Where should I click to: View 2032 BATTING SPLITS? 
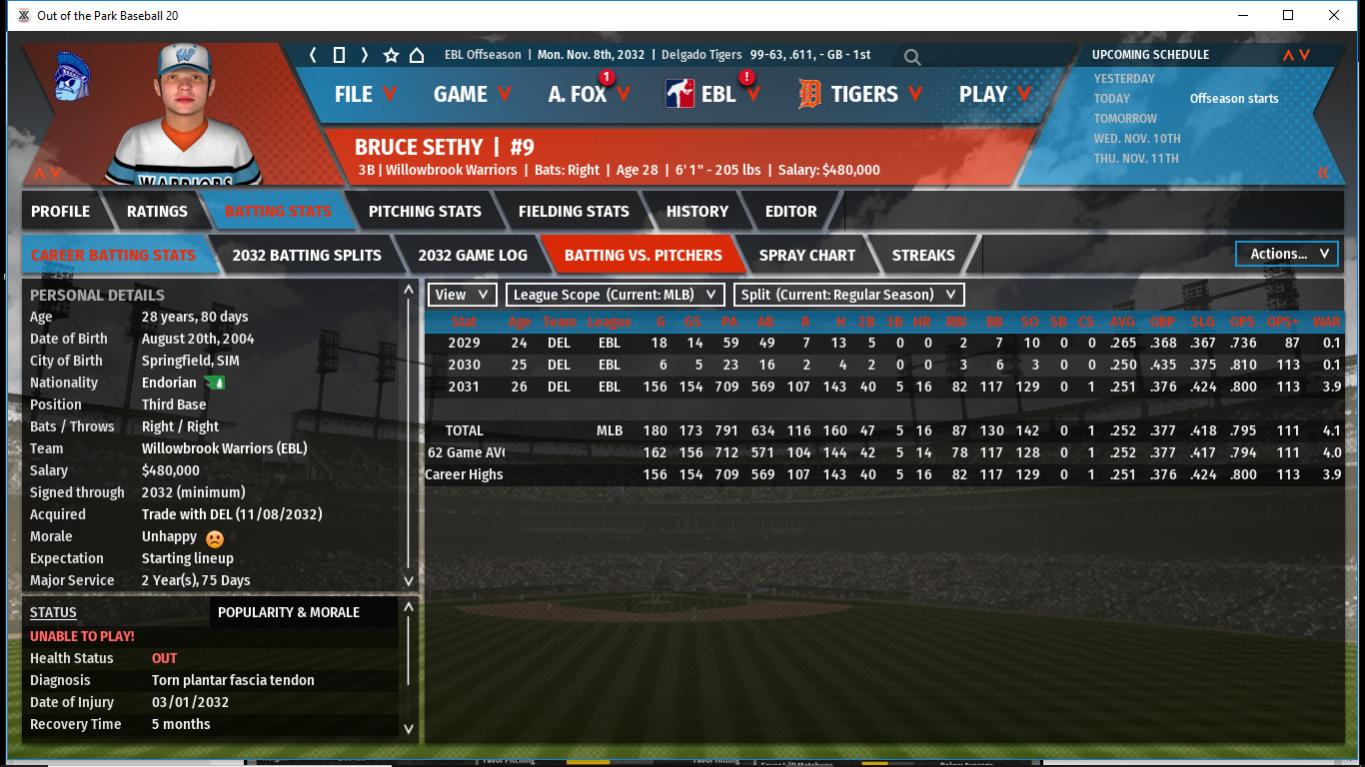(306, 255)
